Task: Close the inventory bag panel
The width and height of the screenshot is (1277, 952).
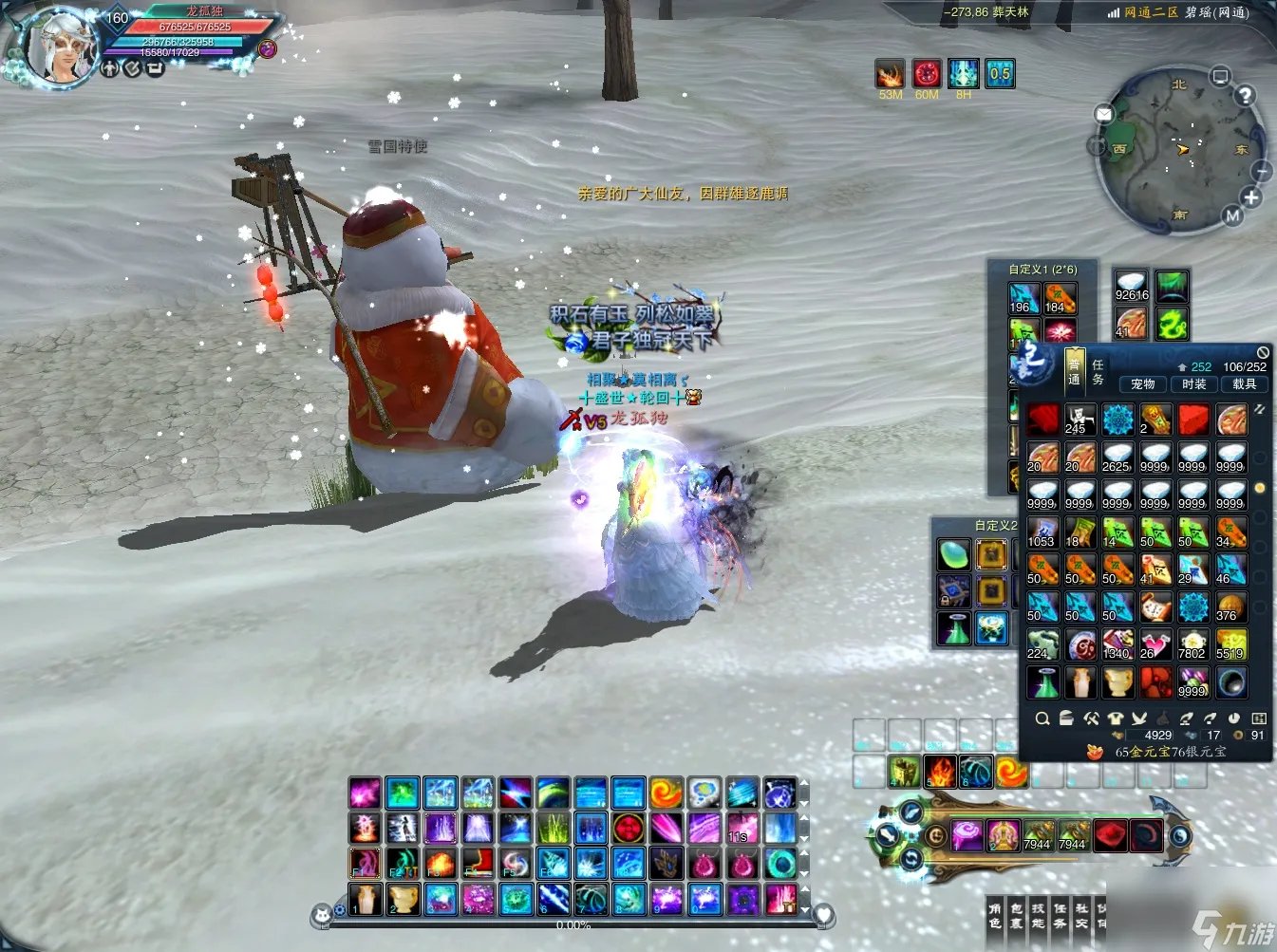Action: [x=1262, y=352]
